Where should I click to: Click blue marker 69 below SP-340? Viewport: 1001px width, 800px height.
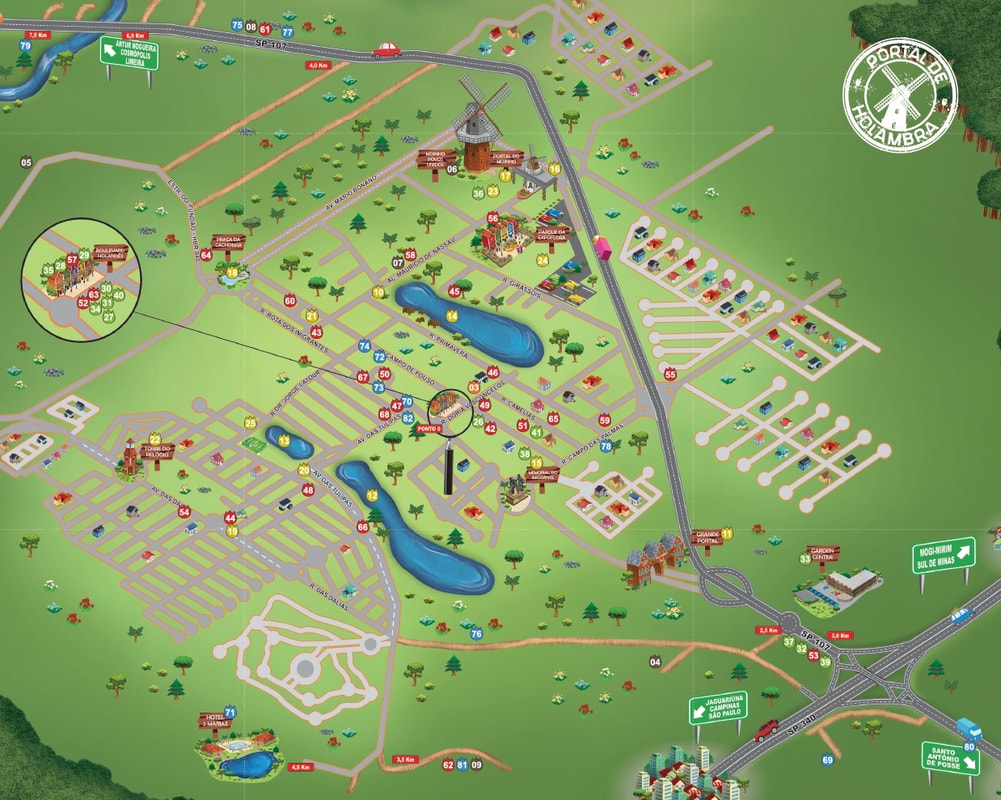[x=827, y=761]
